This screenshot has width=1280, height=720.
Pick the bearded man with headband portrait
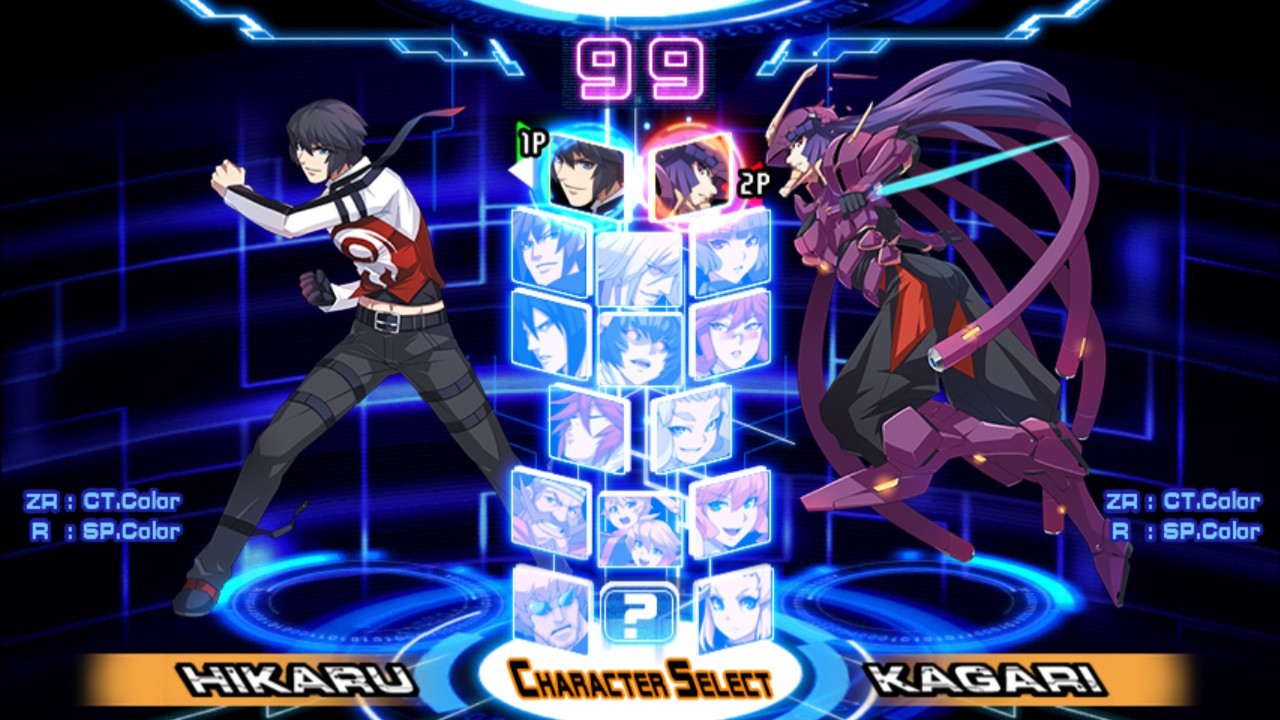pos(551,512)
